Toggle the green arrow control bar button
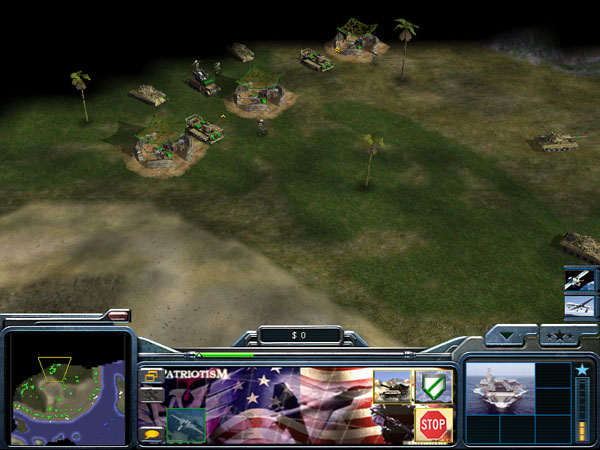600x450 pixels. tap(510, 336)
